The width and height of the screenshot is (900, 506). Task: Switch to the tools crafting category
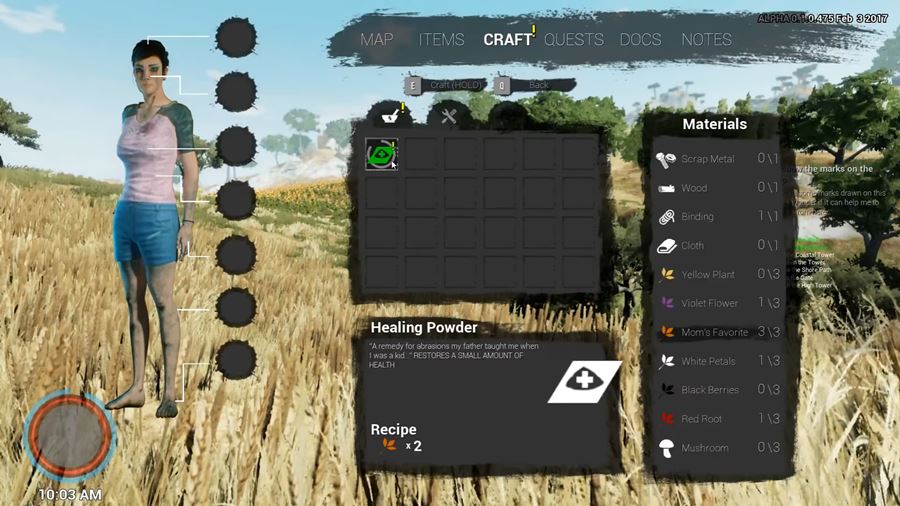pyautogui.click(x=449, y=117)
